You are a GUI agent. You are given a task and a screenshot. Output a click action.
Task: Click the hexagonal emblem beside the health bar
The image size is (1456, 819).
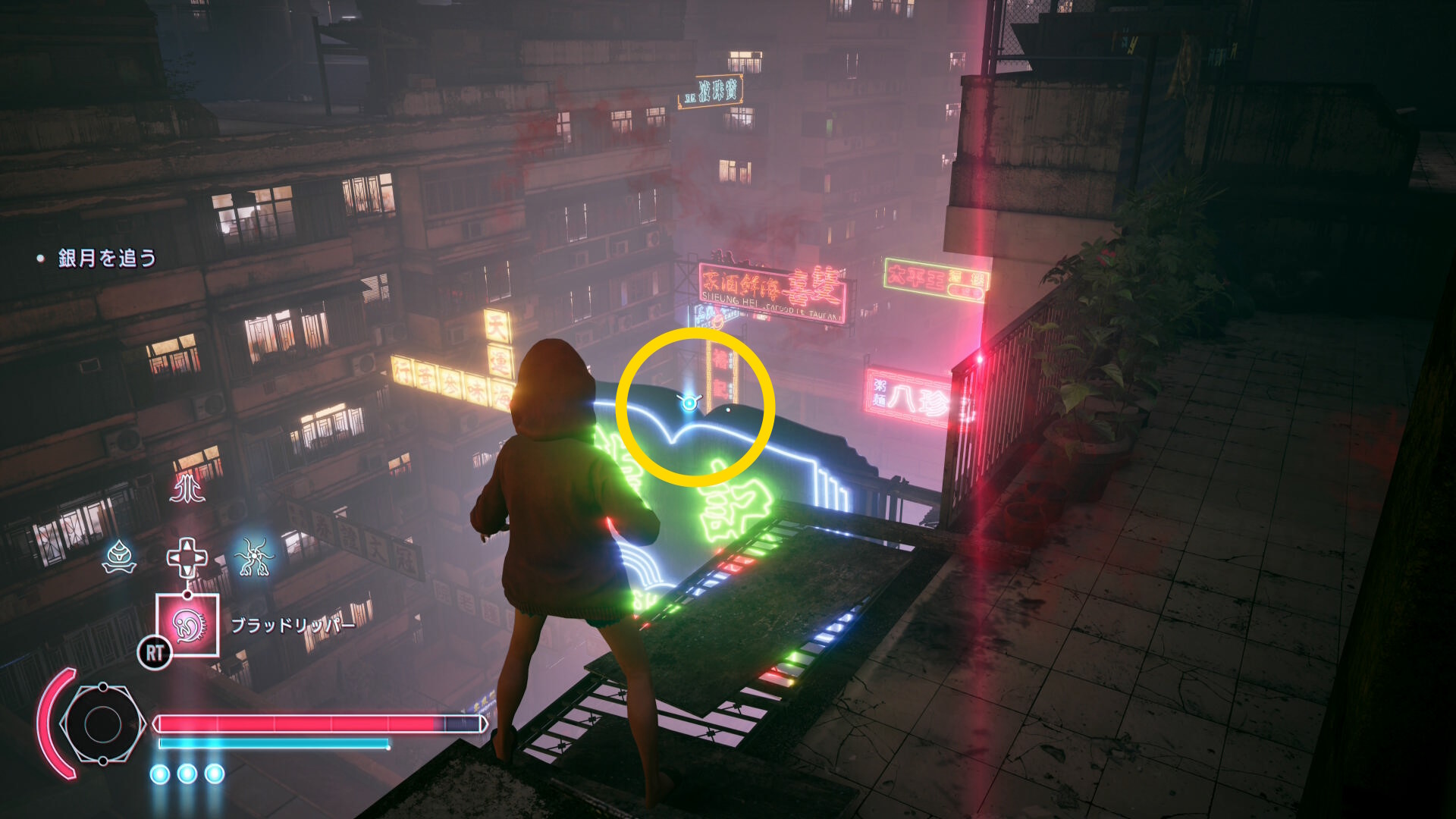click(102, 724)
